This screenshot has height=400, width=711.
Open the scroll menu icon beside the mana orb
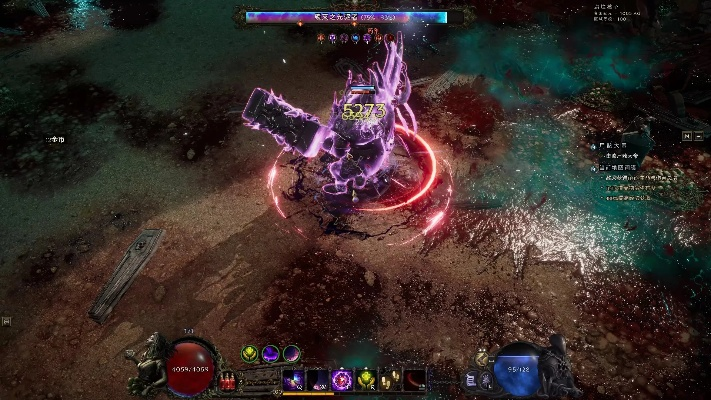[x=470, y=380]
